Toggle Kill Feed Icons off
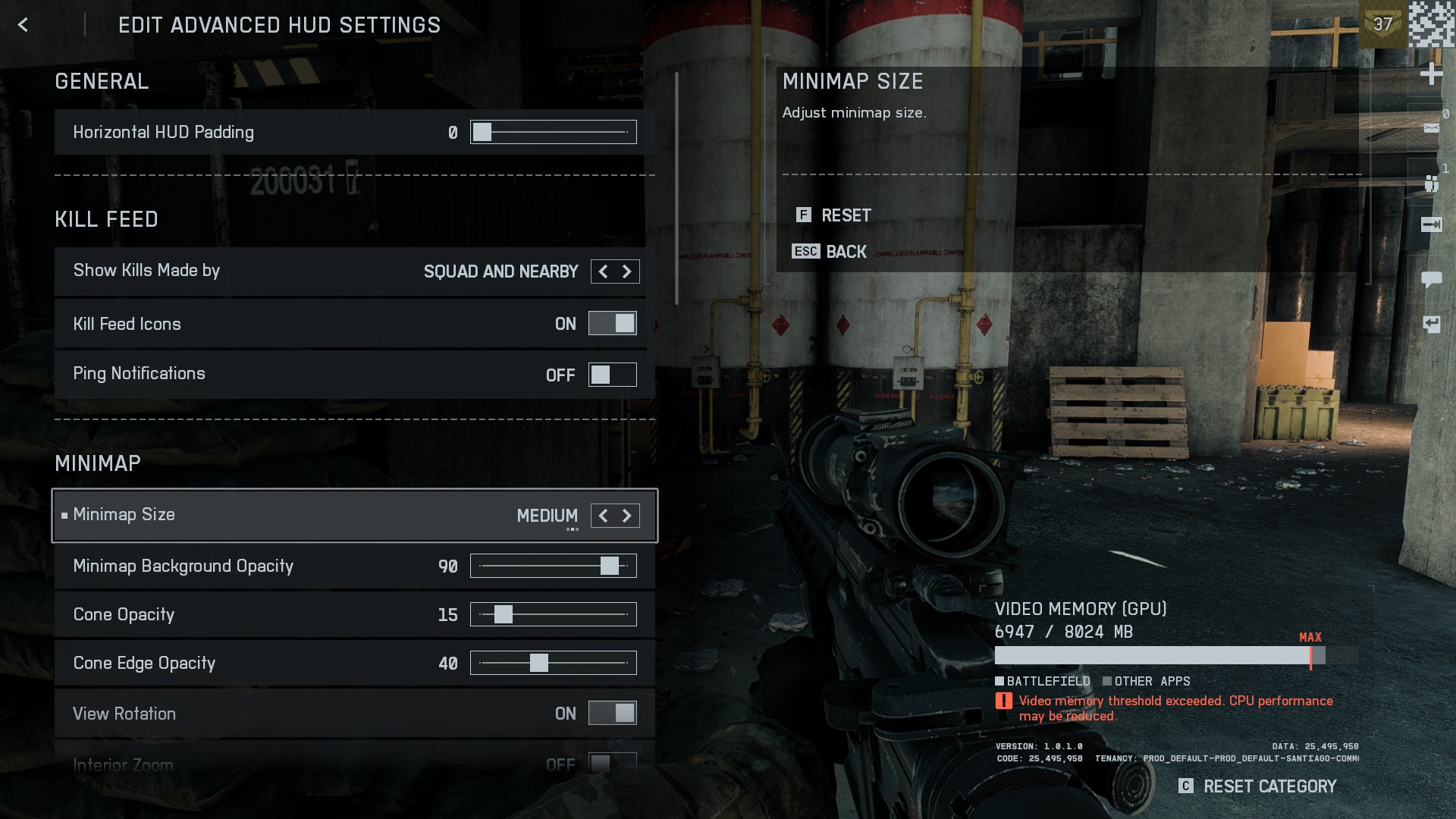The height and width of the screenshot is (819, 1456). (x=613, y=324)
